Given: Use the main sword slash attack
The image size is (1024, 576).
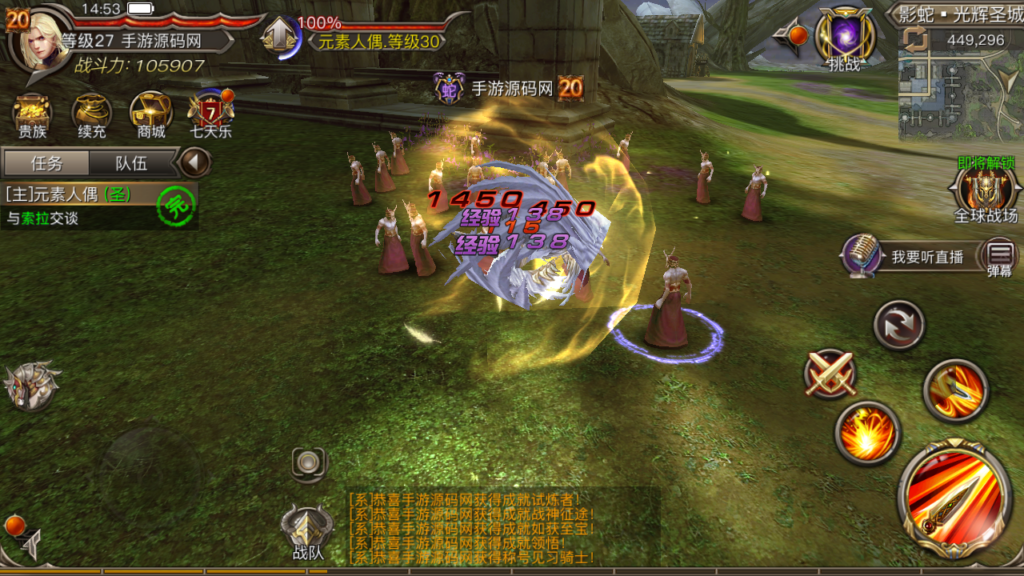Looking at the screenshot, I should (954, 498).
